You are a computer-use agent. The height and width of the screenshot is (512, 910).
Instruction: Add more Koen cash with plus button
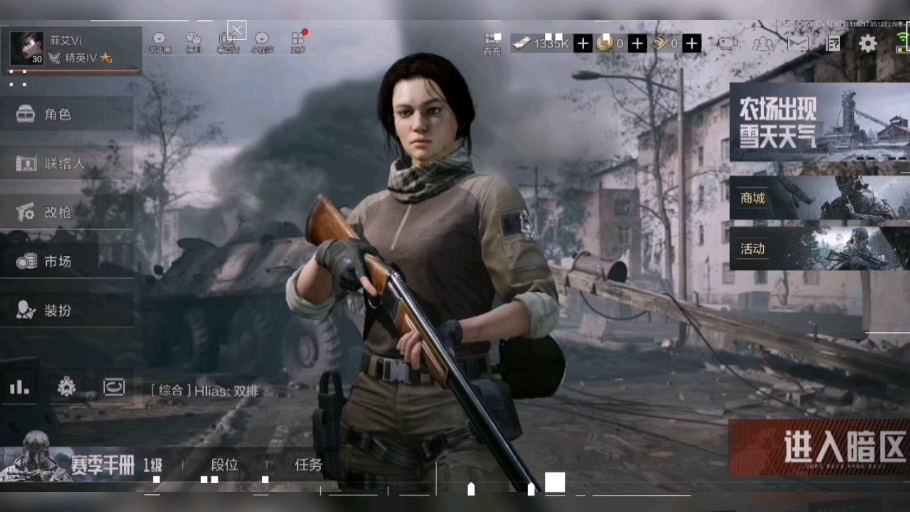[583, 43]
